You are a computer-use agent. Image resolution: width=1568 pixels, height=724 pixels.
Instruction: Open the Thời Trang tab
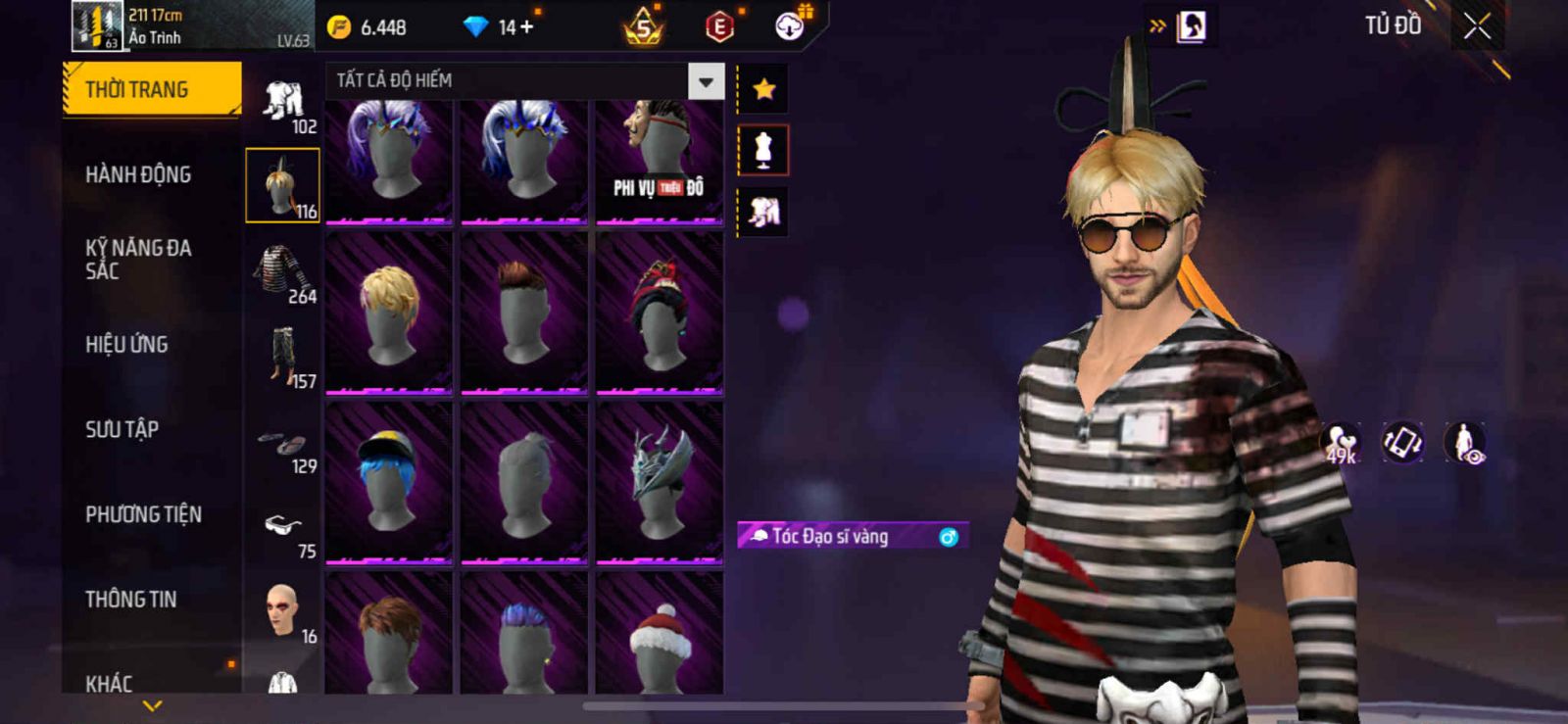[151, 90]
